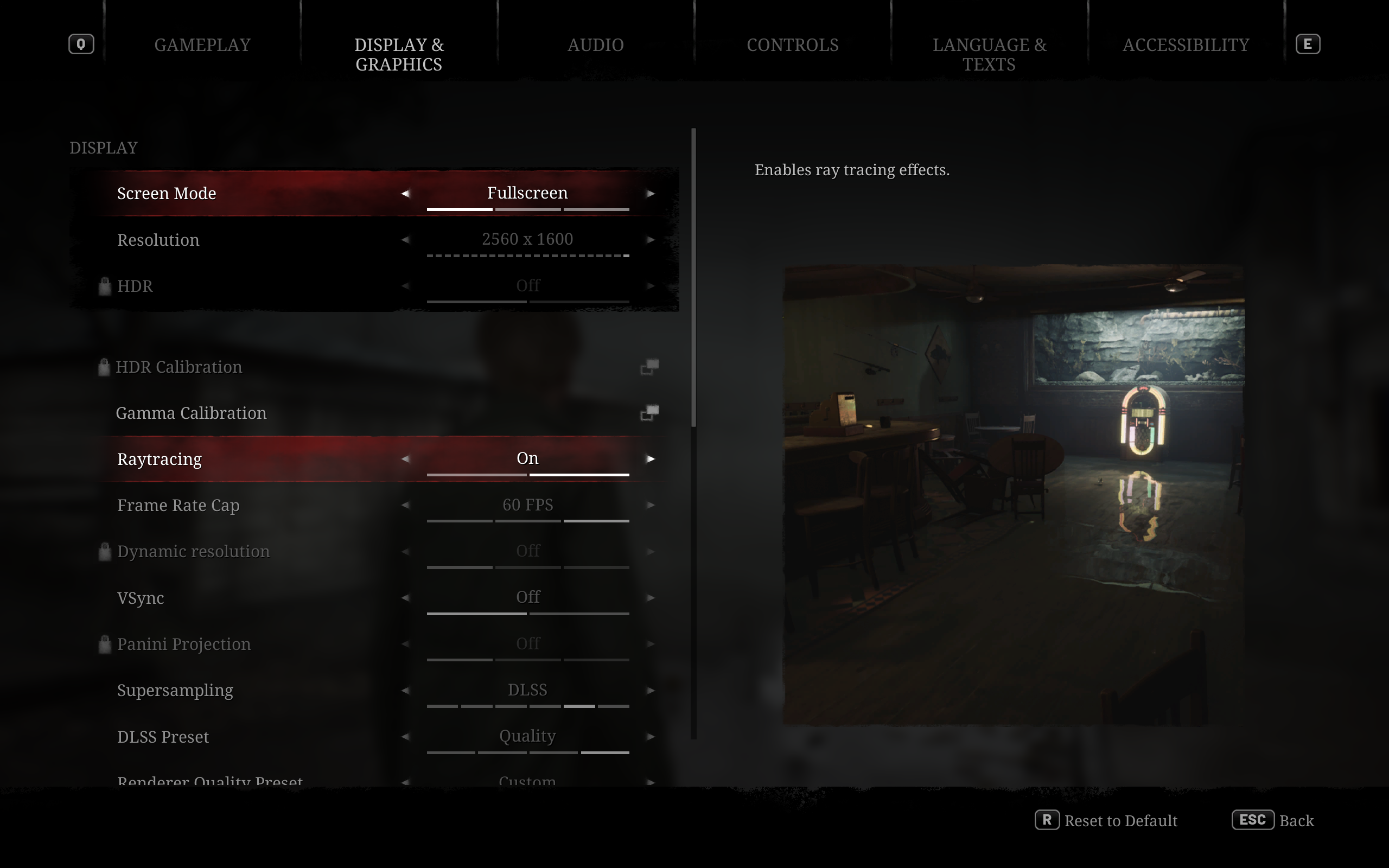Go to the Controls tab
This screenshot has height=868, width=1389.
pos(792,45)
